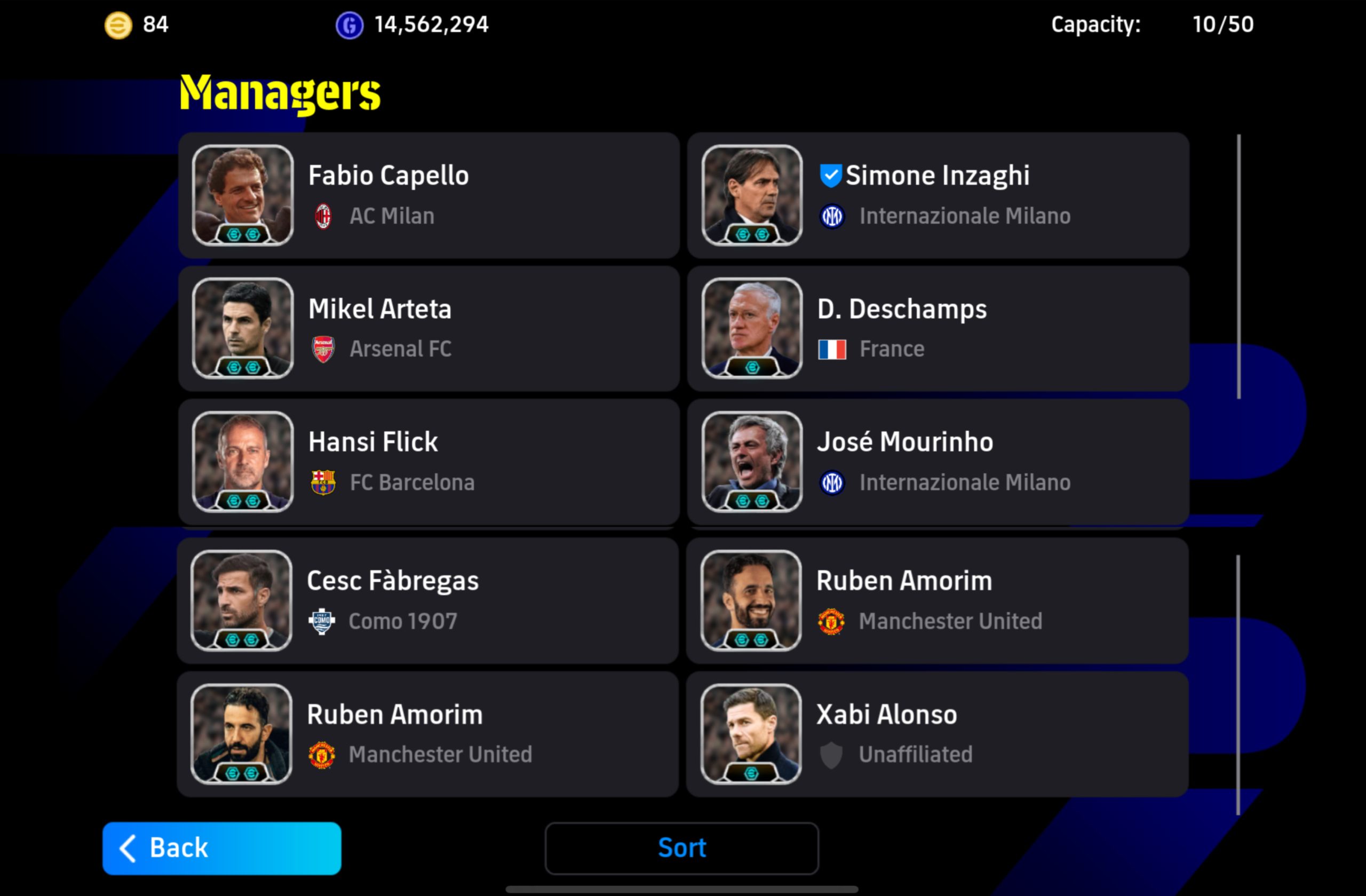Open Hansi Flick's manager card
This screenshot has width=1366, height=896.
pos(428,462)
